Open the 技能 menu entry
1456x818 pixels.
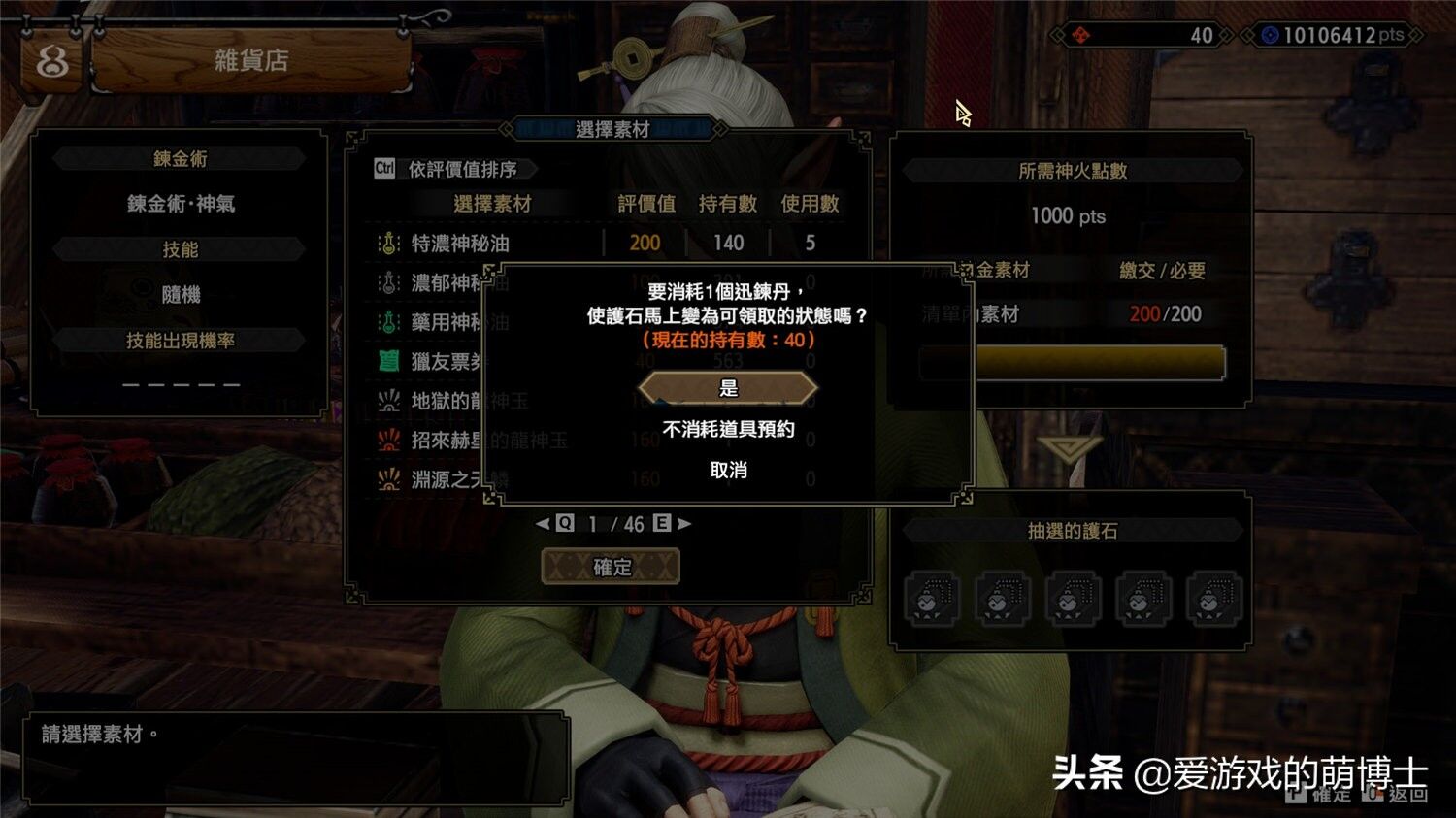click(x=181, y=248)
